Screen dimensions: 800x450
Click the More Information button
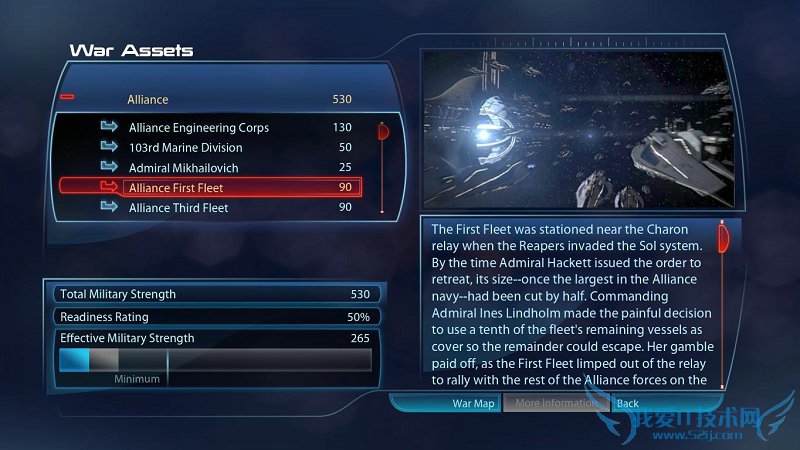[556, 404]
